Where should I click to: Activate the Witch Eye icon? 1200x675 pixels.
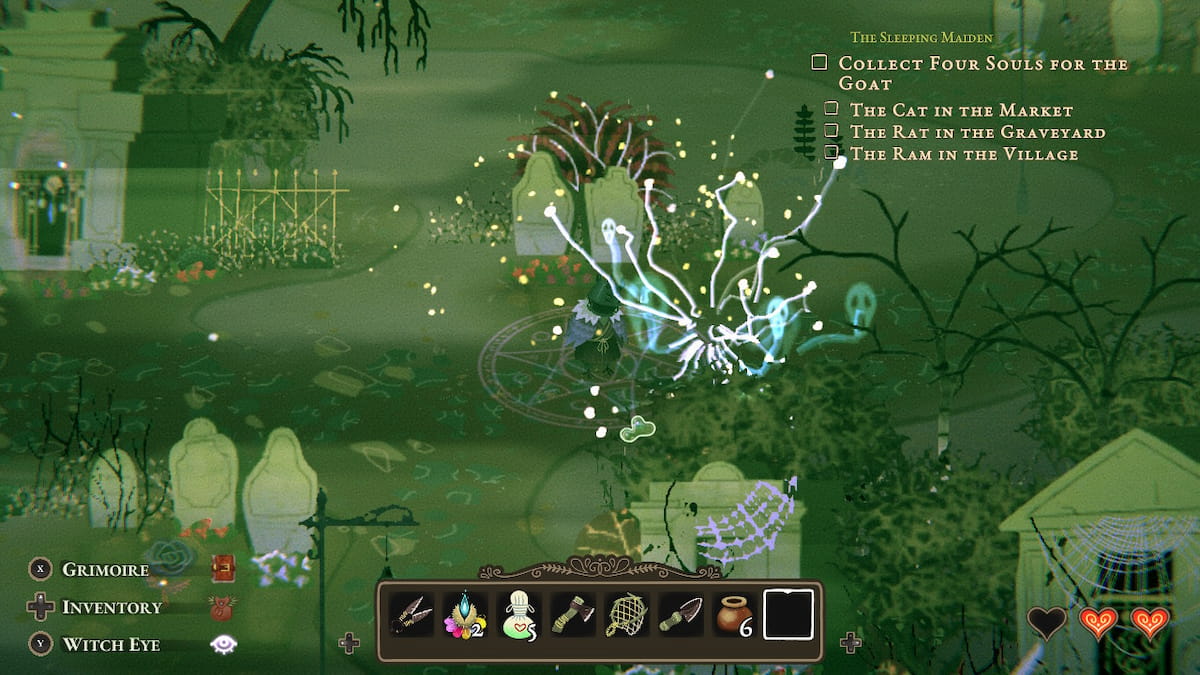(222, 645)
